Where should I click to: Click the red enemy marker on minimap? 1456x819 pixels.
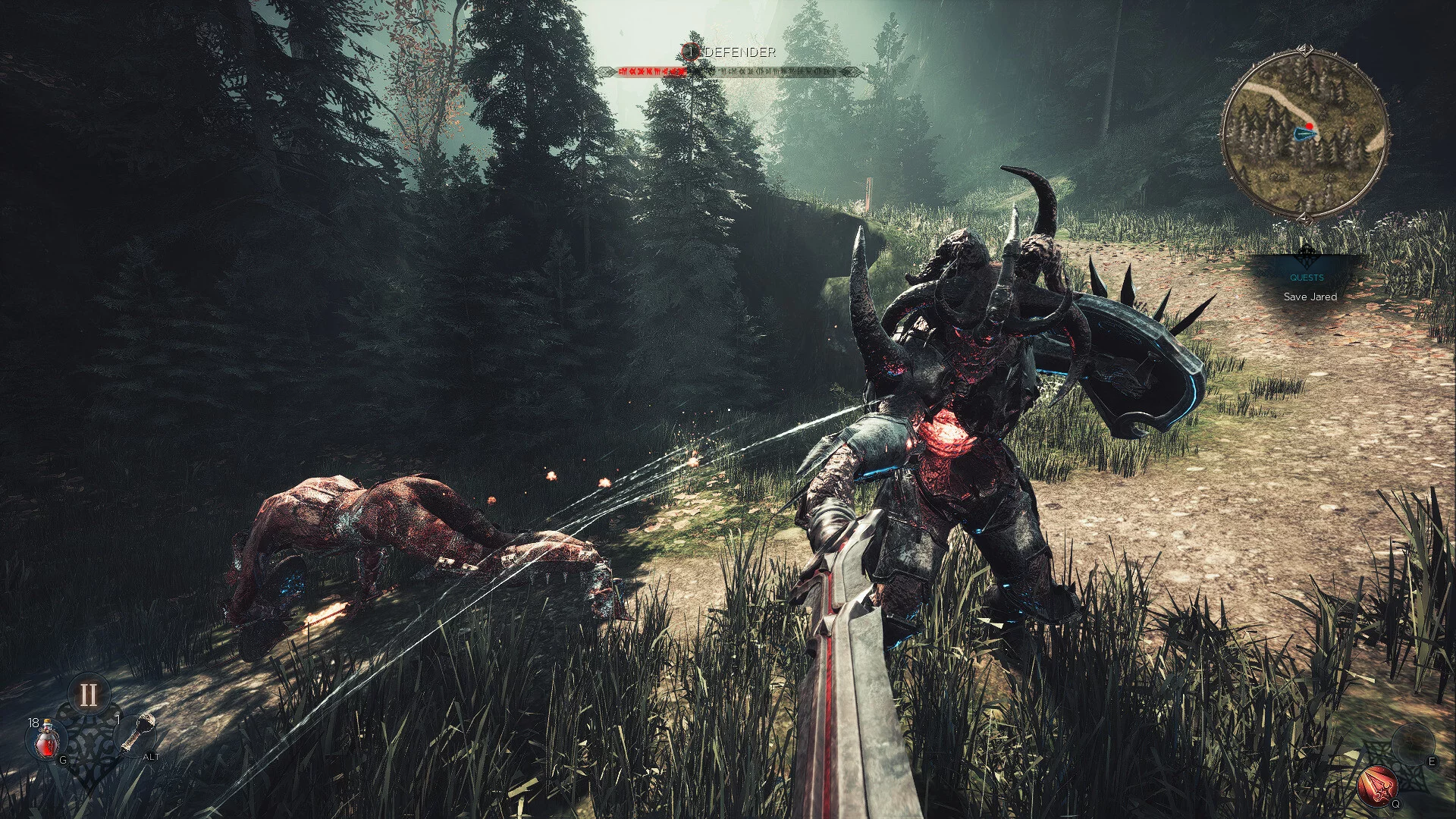pyautogui.click(x=1310, y=127)
